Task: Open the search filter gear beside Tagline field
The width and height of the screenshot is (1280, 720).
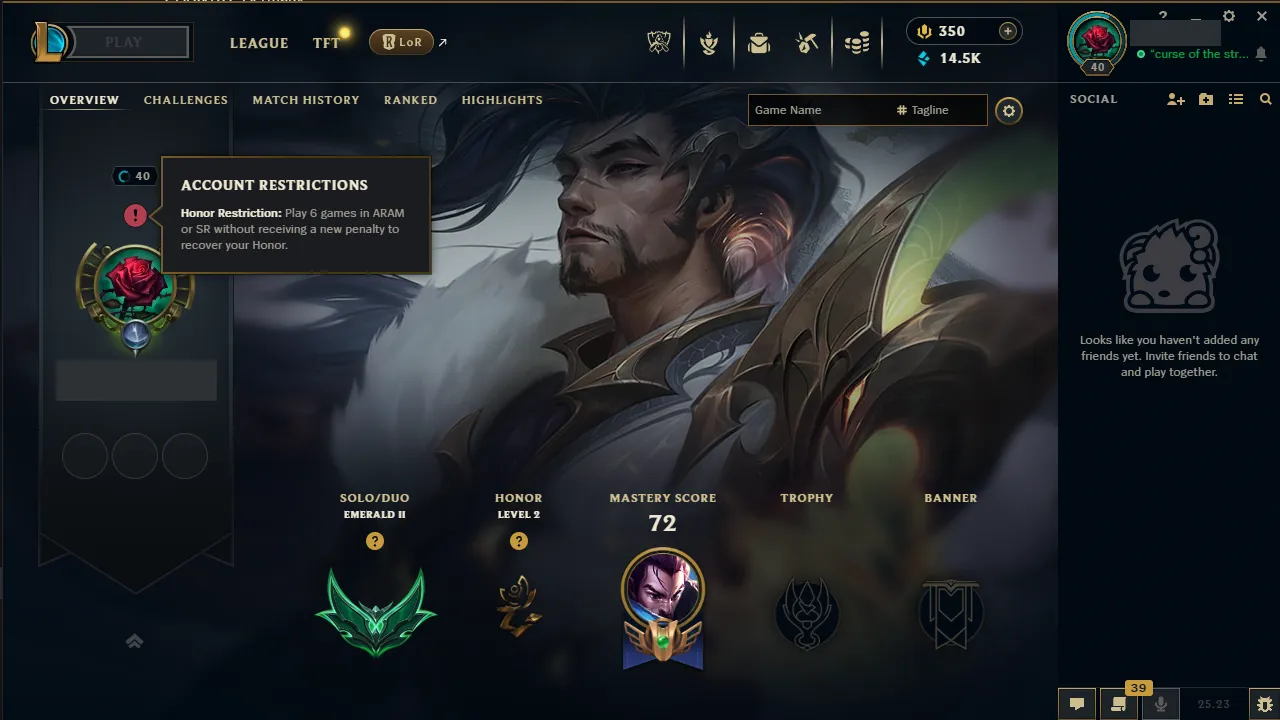Action: (x=1008, y=110)
